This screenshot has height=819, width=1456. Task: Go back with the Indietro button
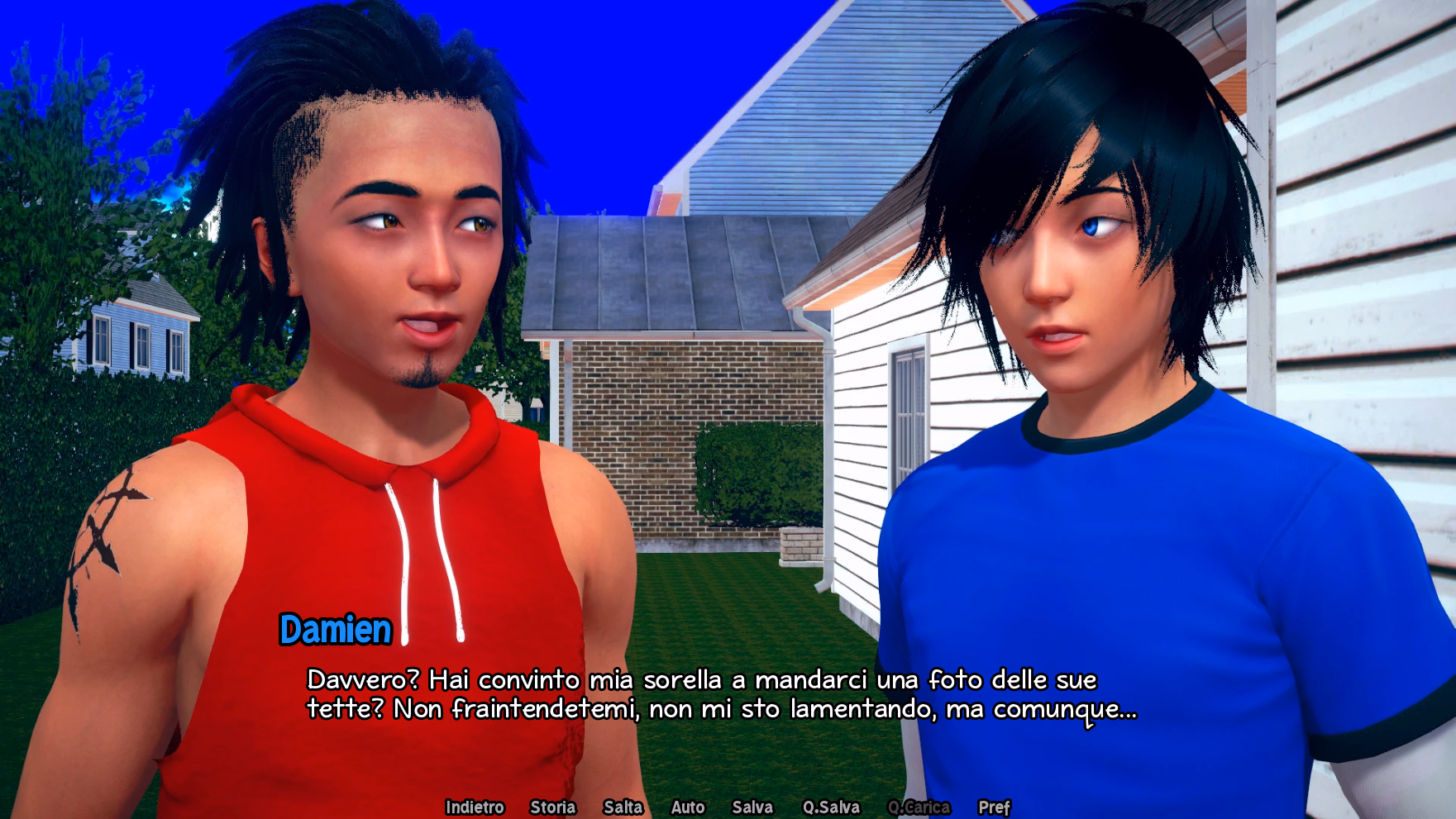pyautogui.click(x=475, y=807)
